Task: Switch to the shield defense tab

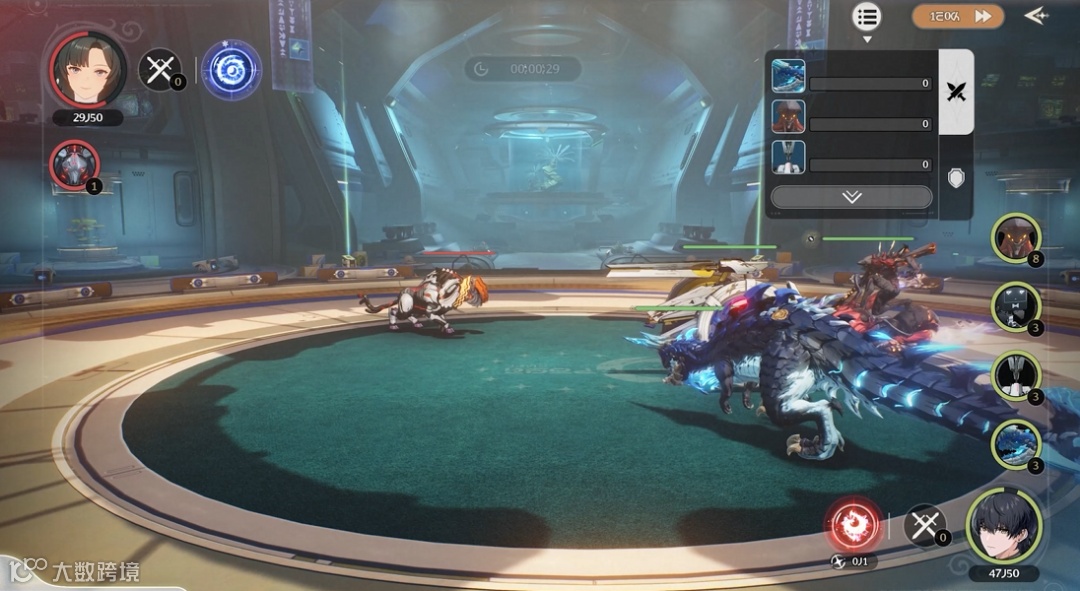Action: point(957,178)
